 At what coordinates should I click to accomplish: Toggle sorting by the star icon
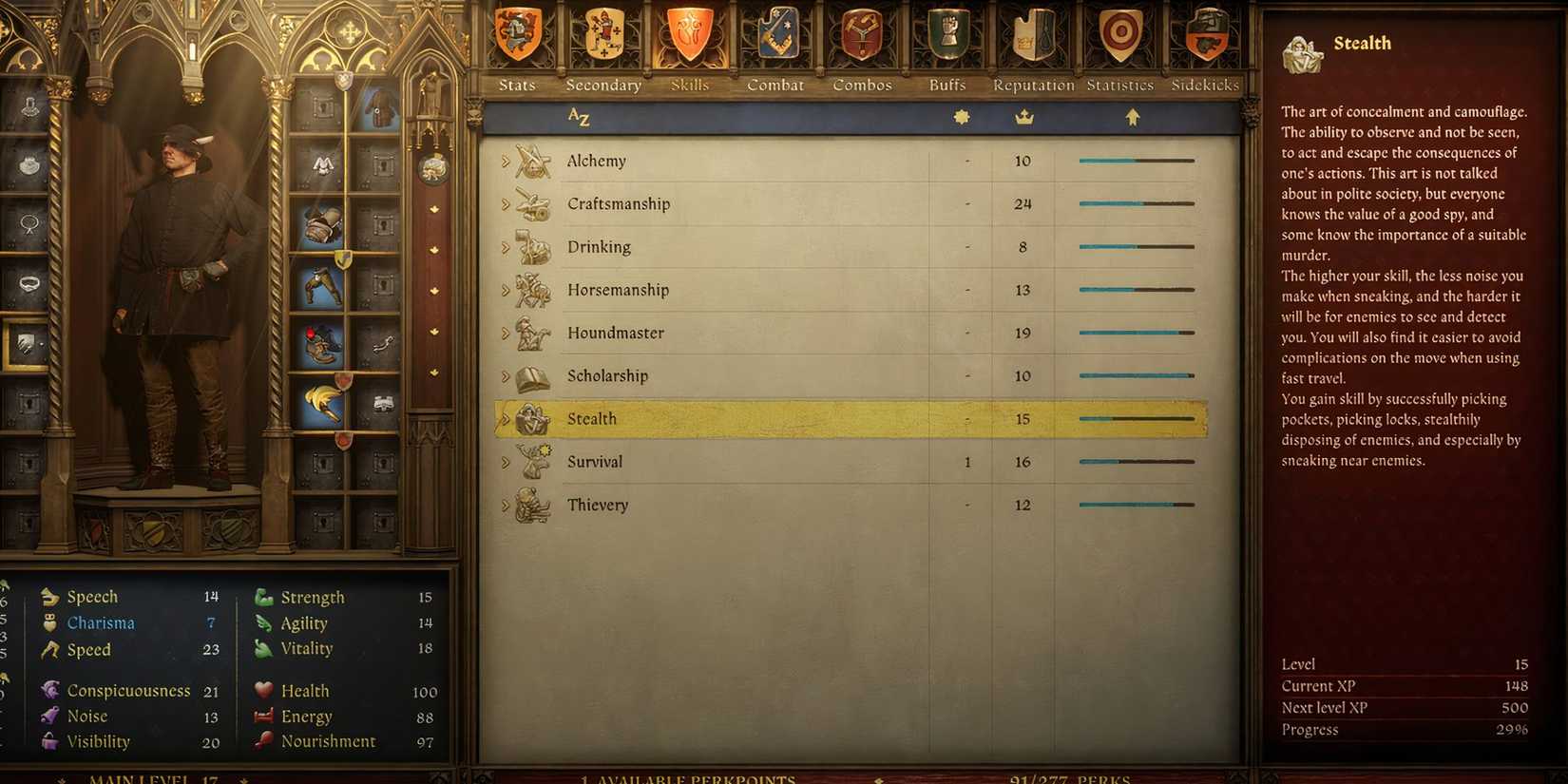963,116
